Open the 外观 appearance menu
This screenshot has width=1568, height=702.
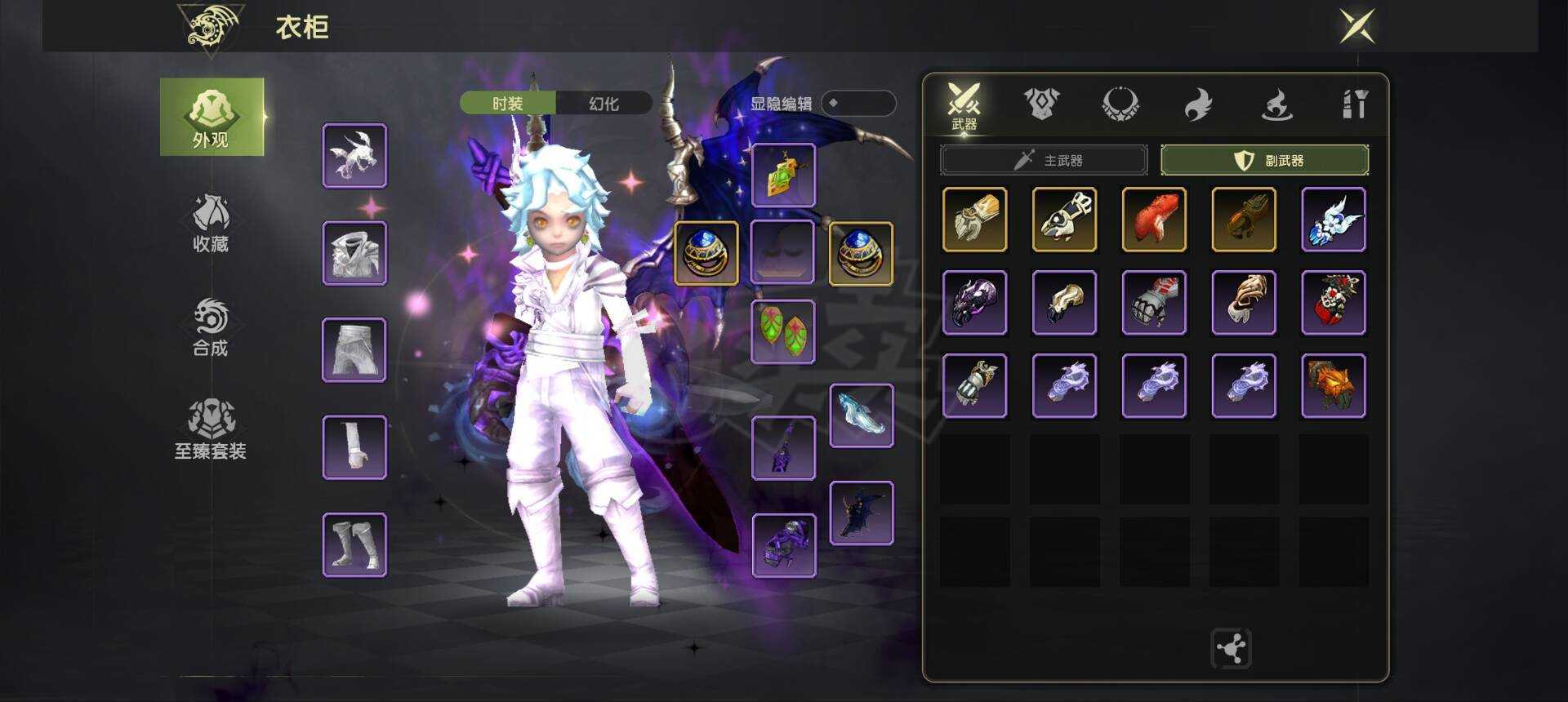pyautogui.click(x=212, y=117)
